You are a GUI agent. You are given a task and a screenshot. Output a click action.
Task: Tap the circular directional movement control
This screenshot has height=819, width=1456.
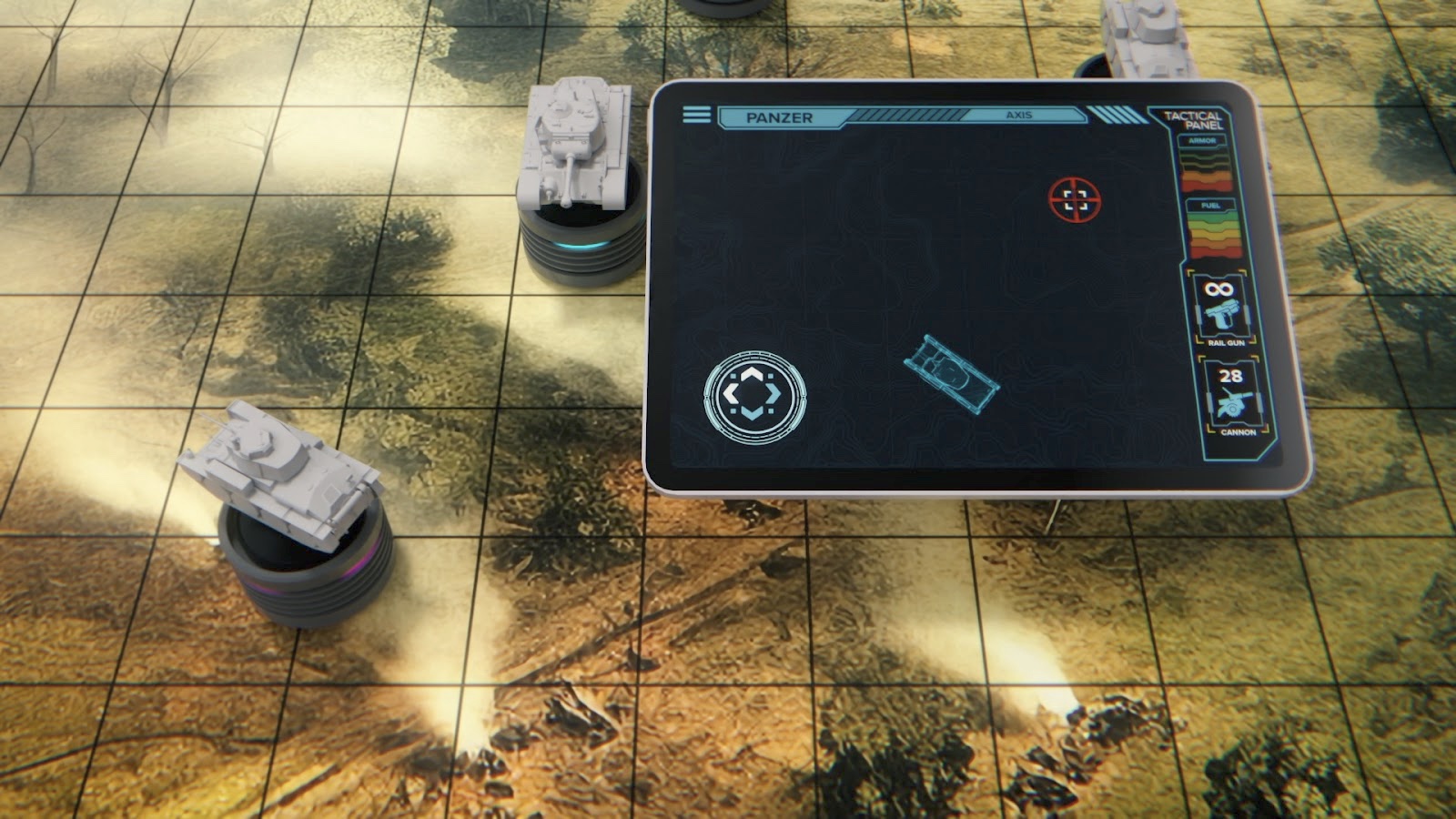754,395
